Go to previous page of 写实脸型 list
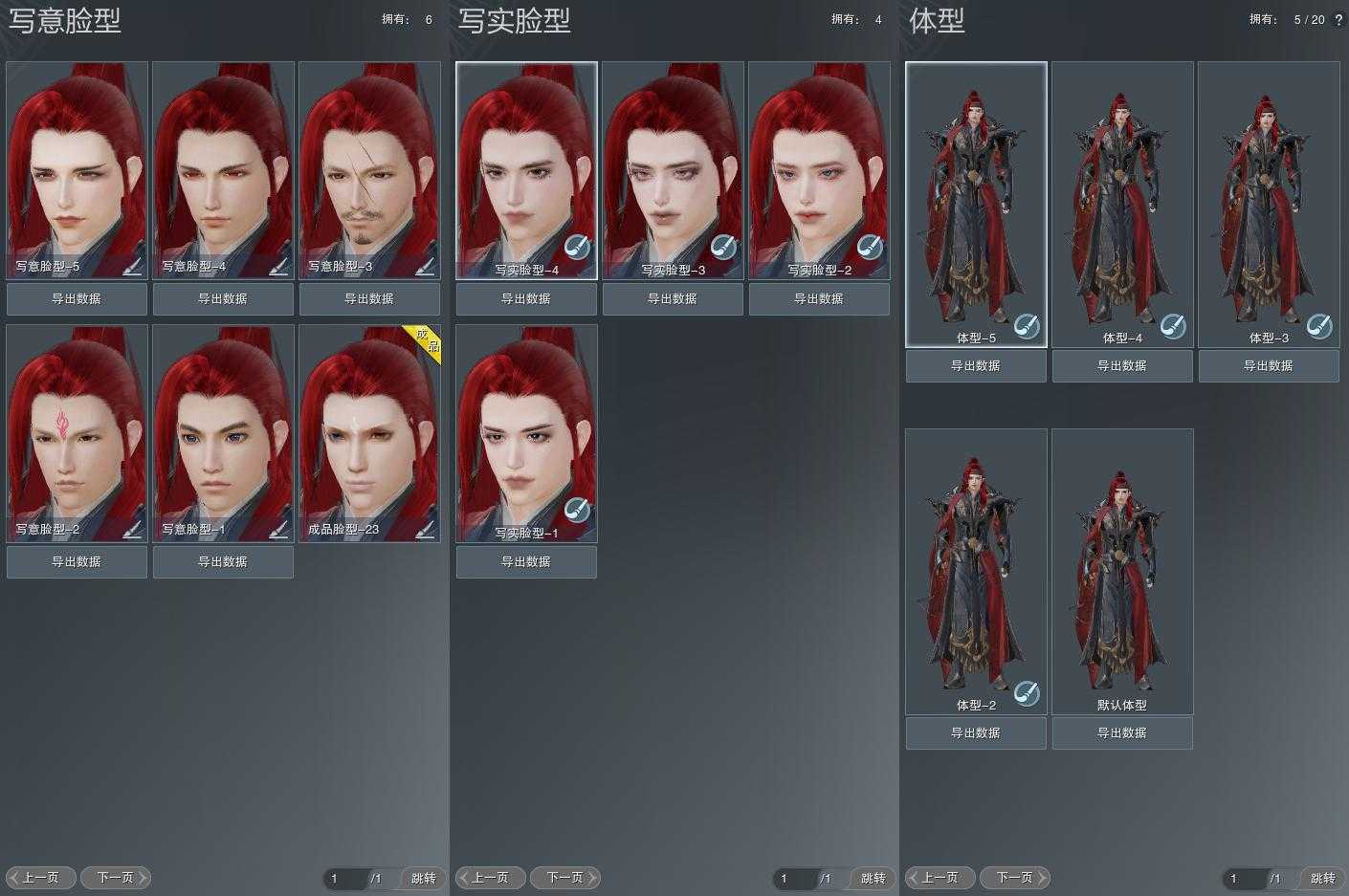1349x896 pixels. pos(490,878)
